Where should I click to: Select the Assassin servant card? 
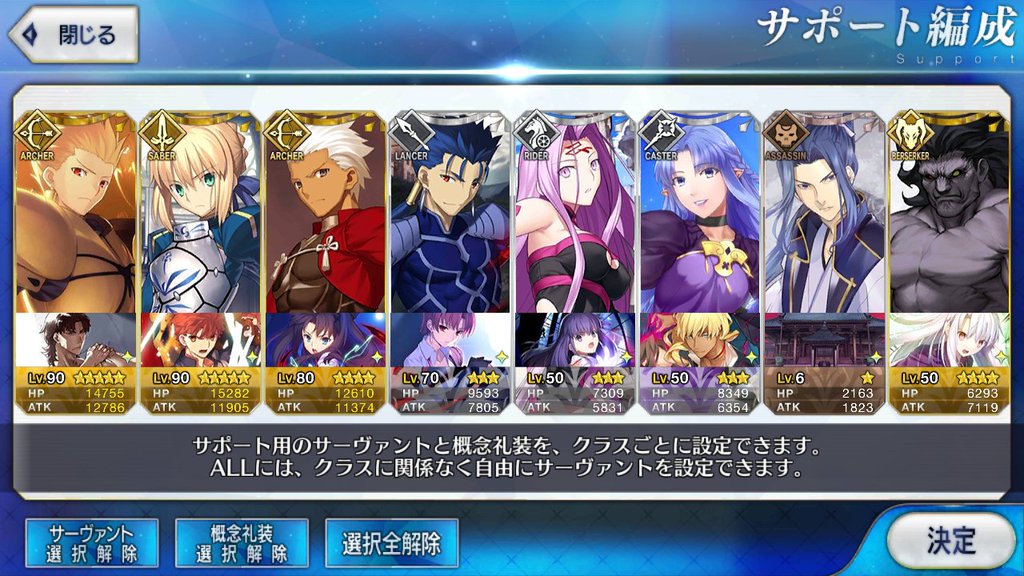824,215
